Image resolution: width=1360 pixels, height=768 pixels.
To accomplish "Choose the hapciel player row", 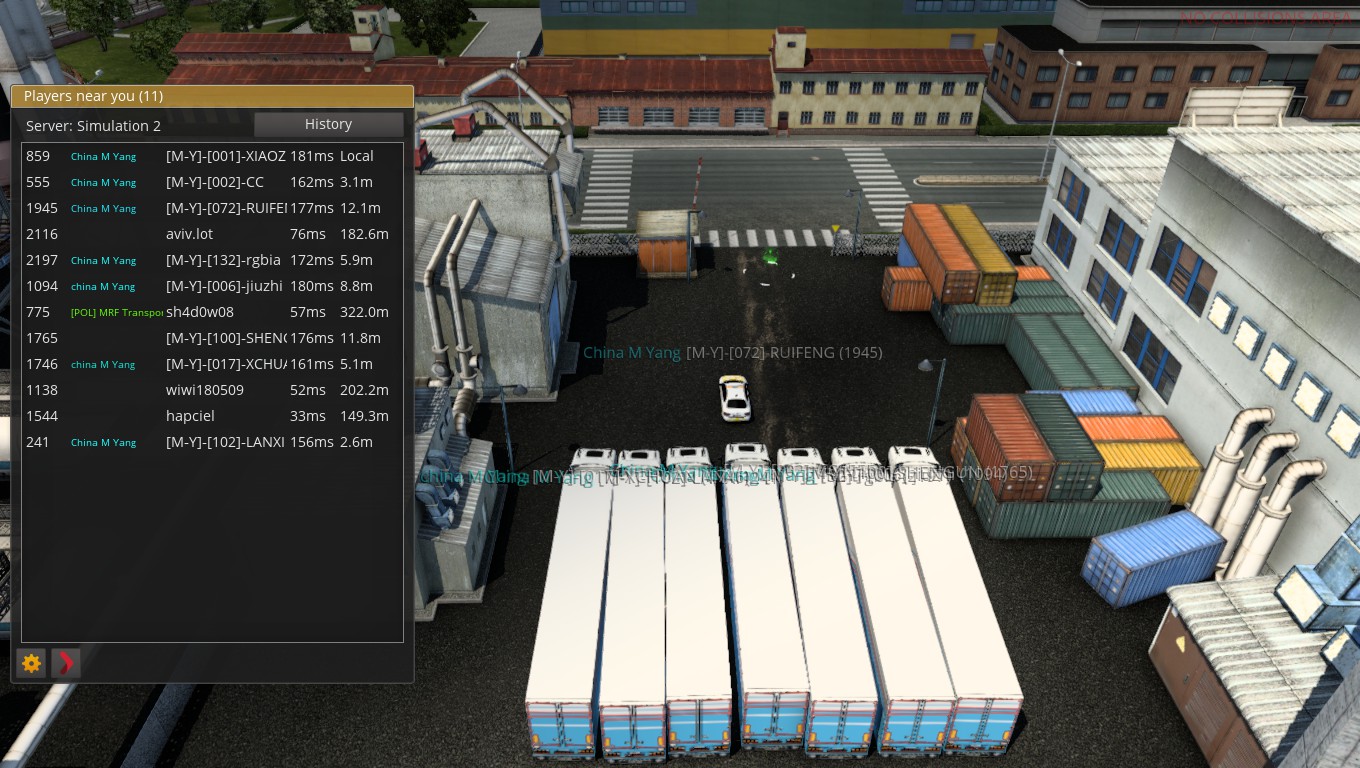I will click(190, 416).
